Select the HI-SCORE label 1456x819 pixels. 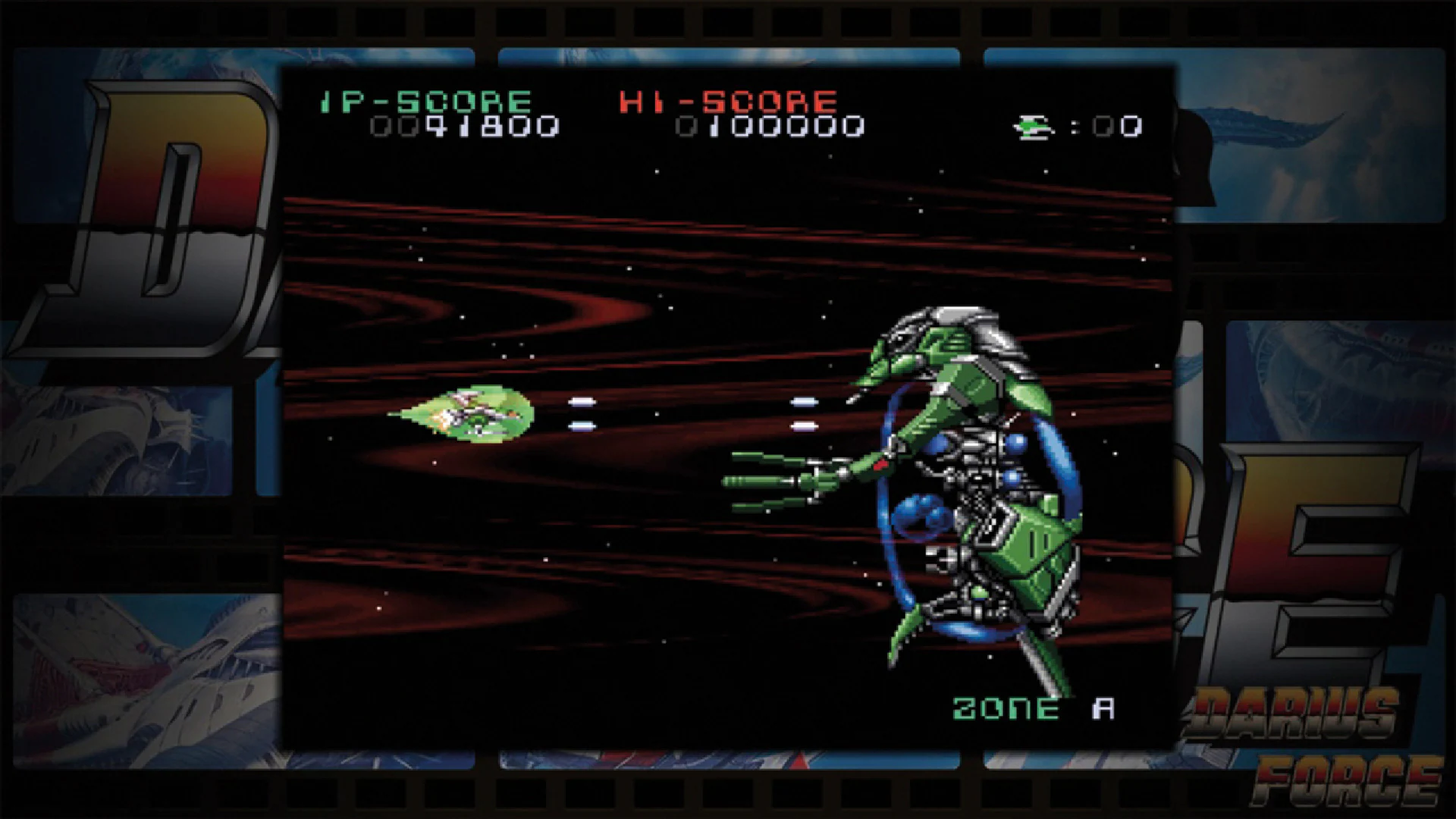[x=728, y=99]
